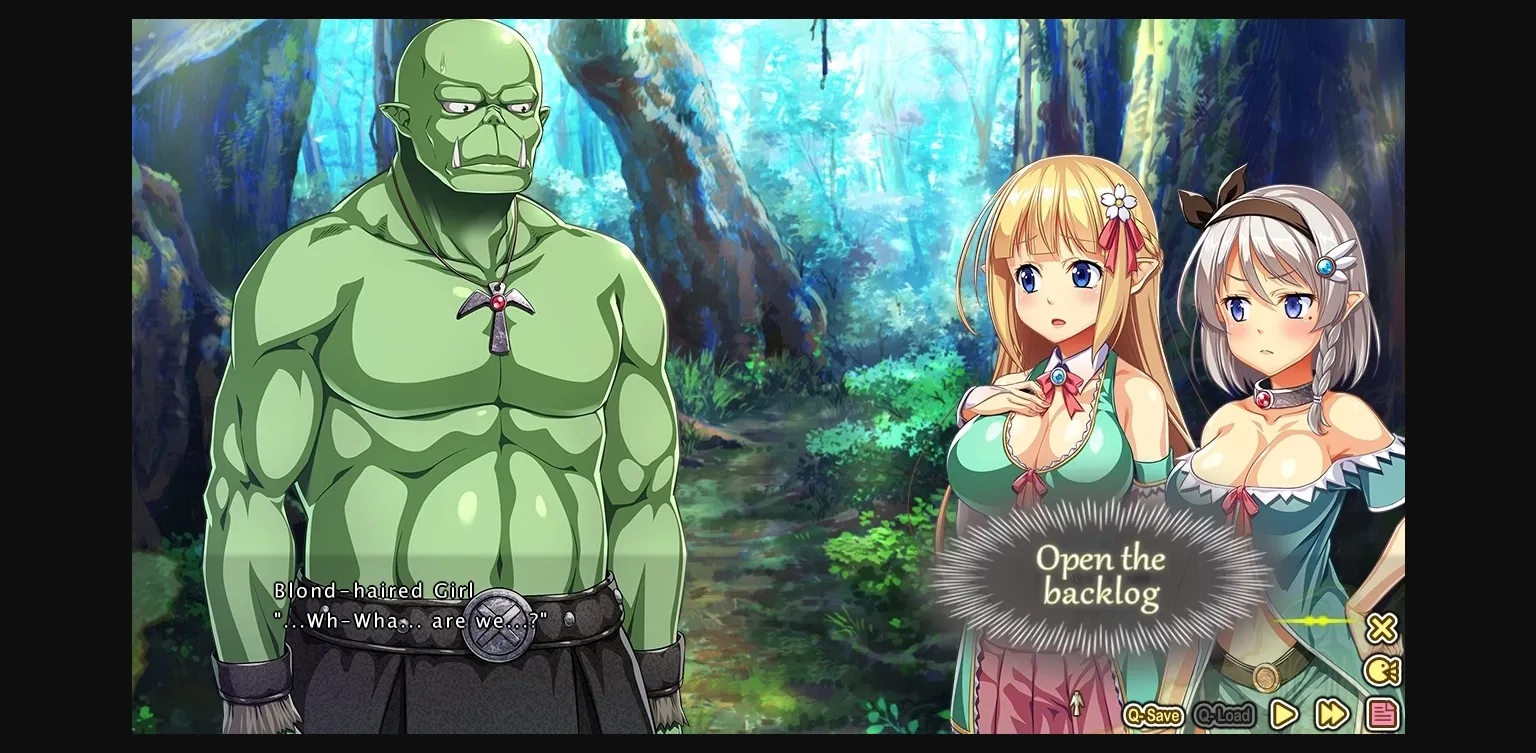Viewport: 1536px width, 753px height.
Task: Click the yellow speaking-face voice icon
Action: coord(1384,672)
